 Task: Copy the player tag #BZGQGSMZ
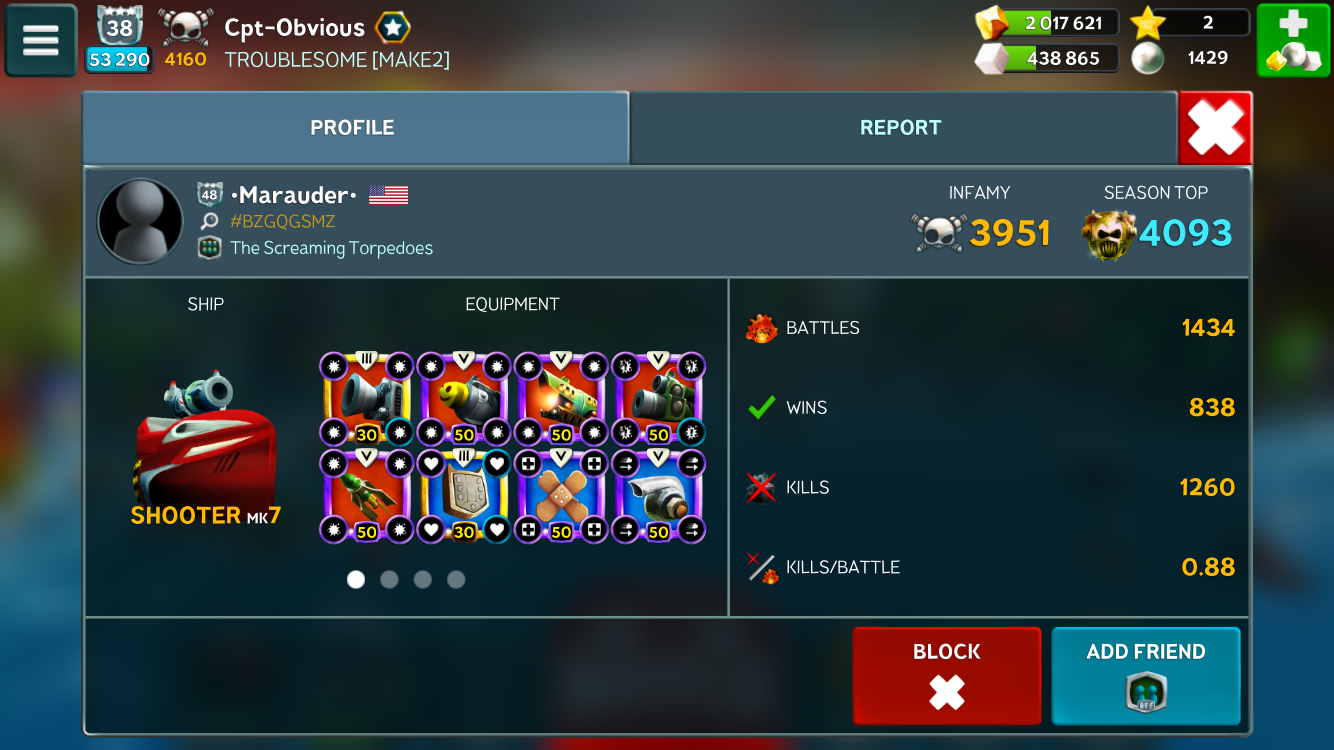[x=282, y=222]
